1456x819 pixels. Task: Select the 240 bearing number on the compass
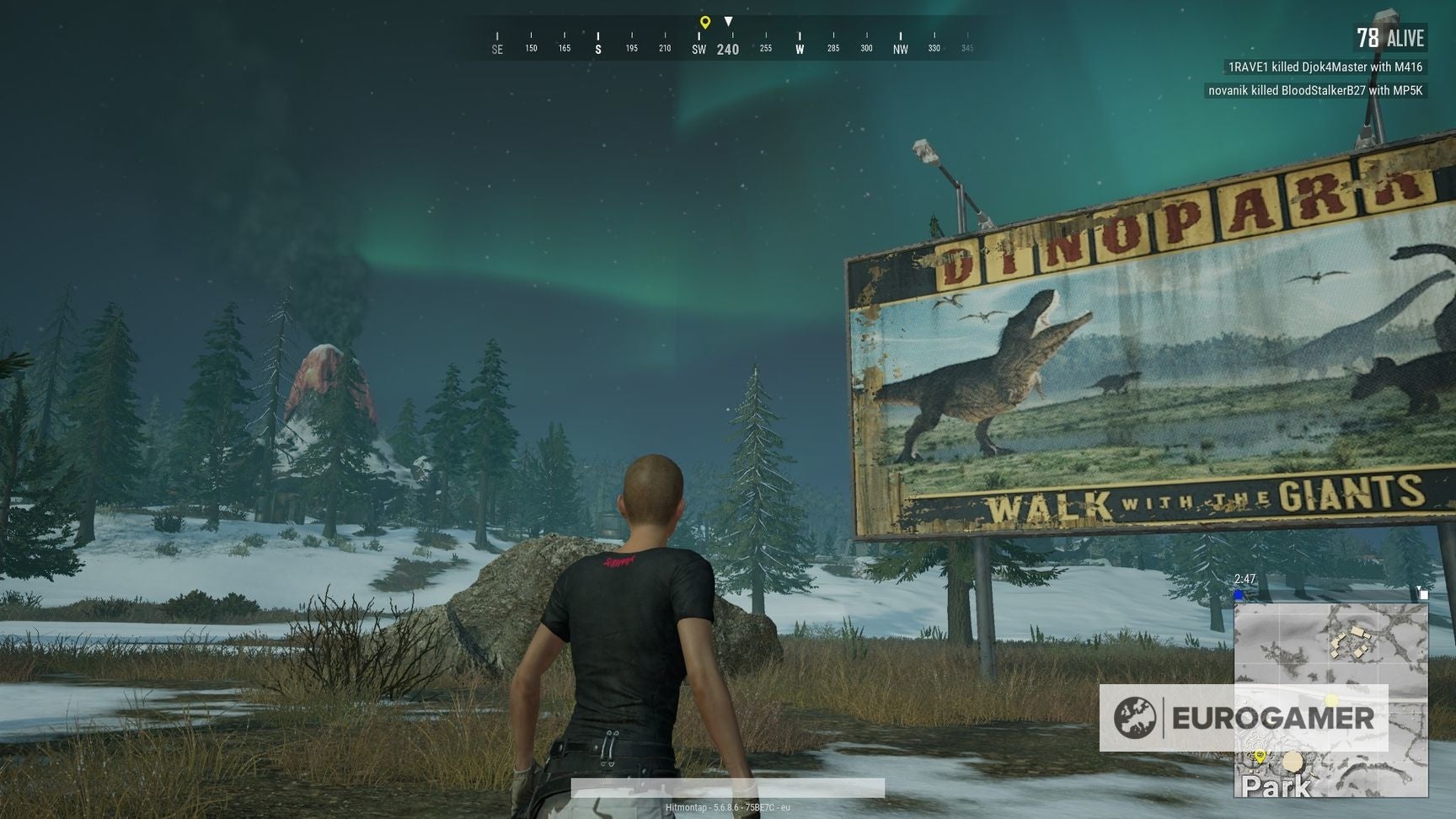pyautogui.click(x=726, y=51)
